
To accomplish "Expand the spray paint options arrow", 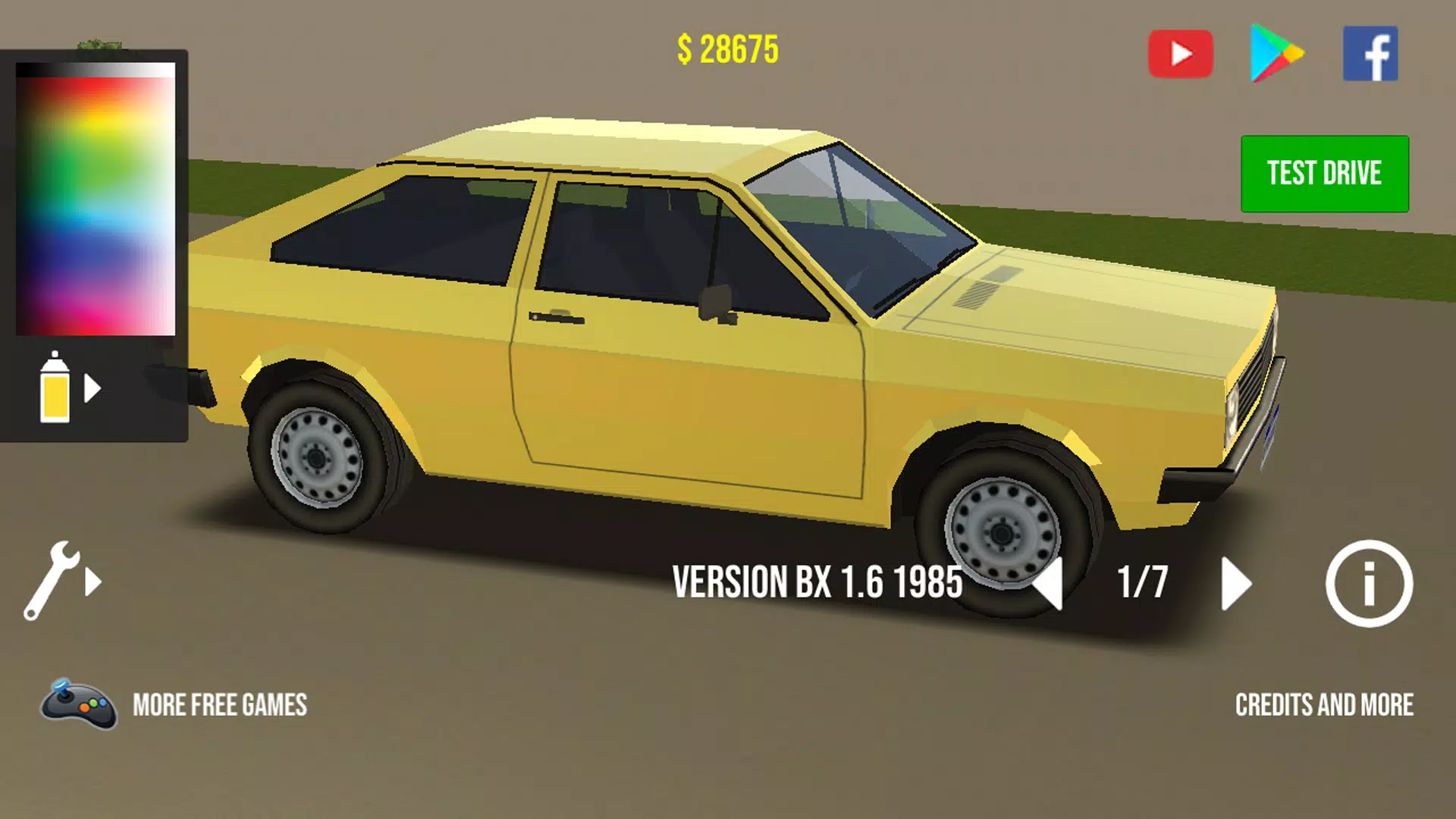I will [x=93, y=389].
